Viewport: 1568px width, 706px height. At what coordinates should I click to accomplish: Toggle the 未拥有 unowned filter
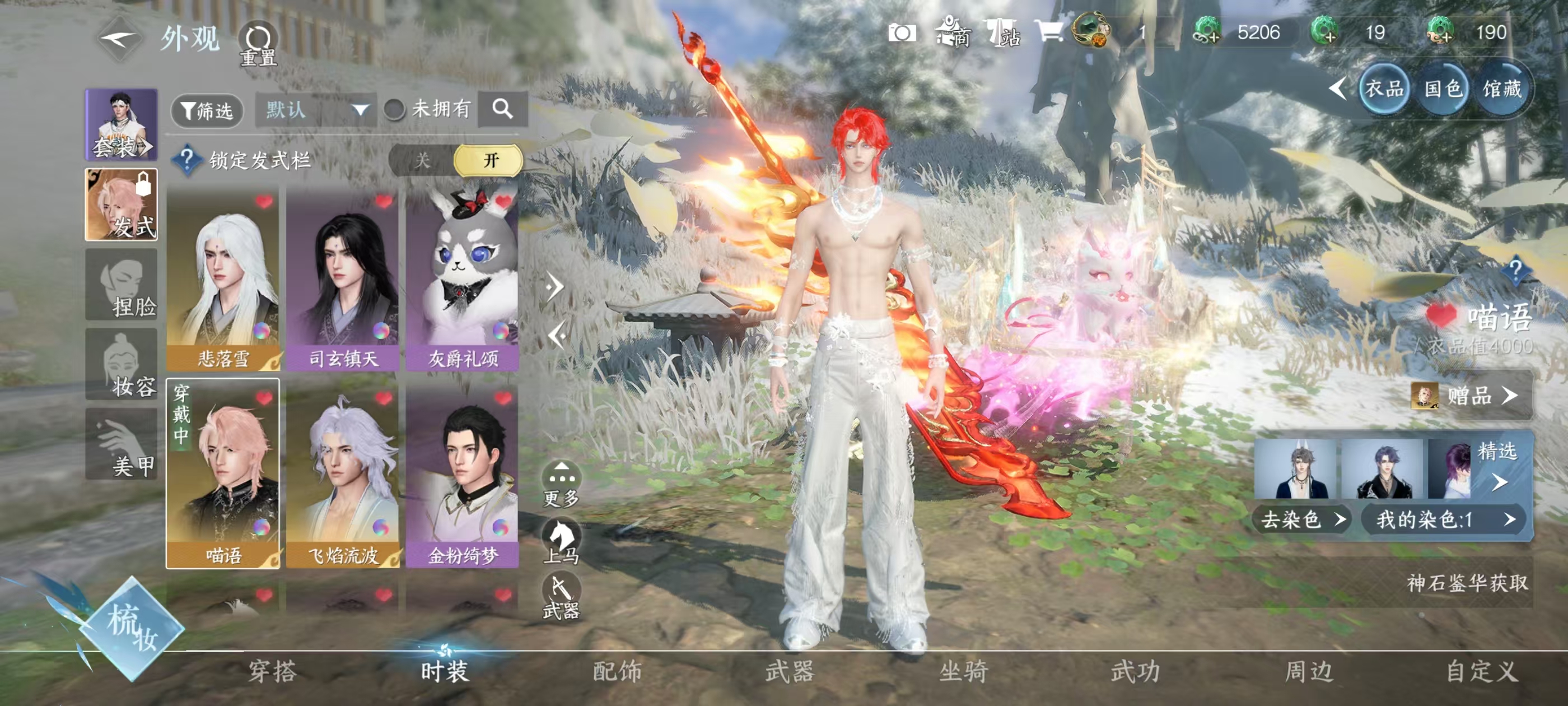coord(394,110)
